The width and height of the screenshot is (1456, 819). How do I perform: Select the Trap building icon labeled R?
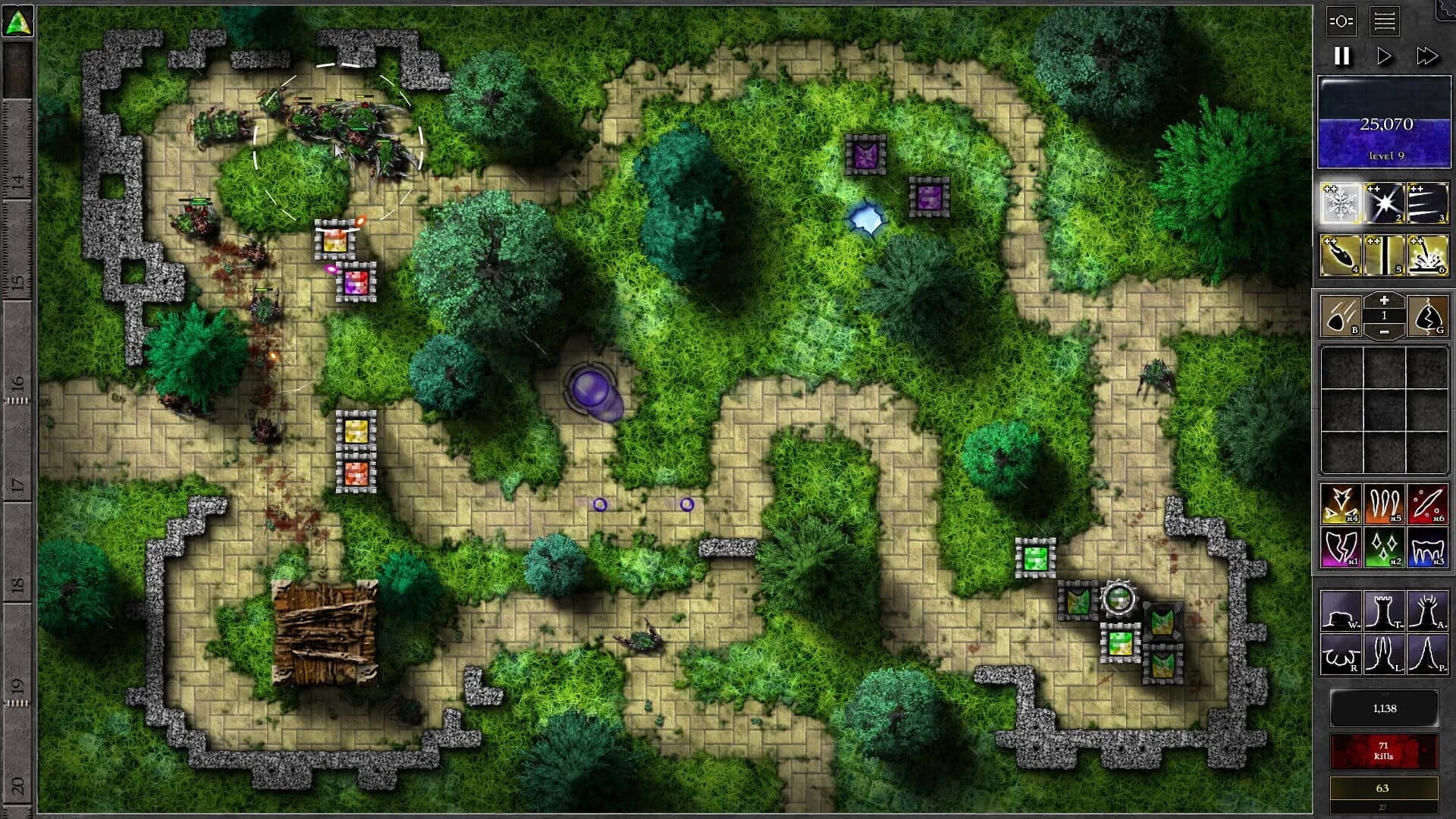pyautogui.click(x=1341, y=654)
